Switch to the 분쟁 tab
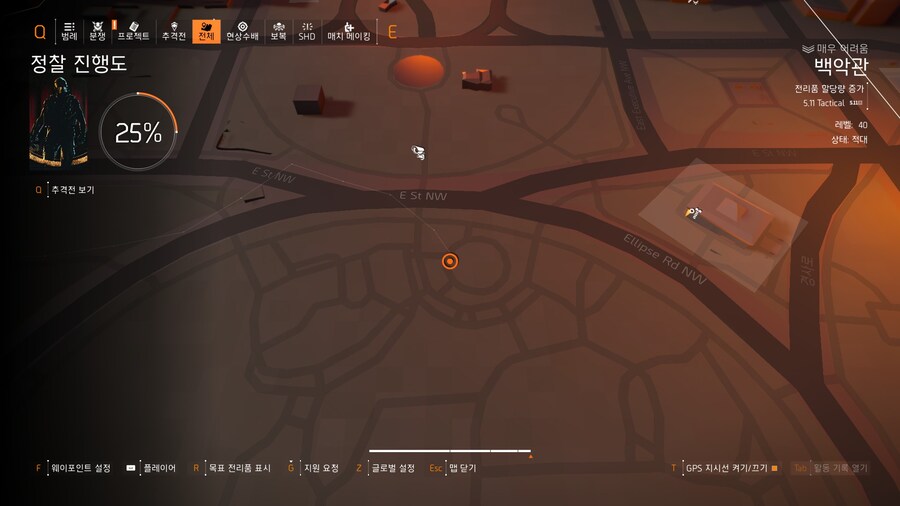This screenshot has height=506, width=900. click(x=97, y=30)
